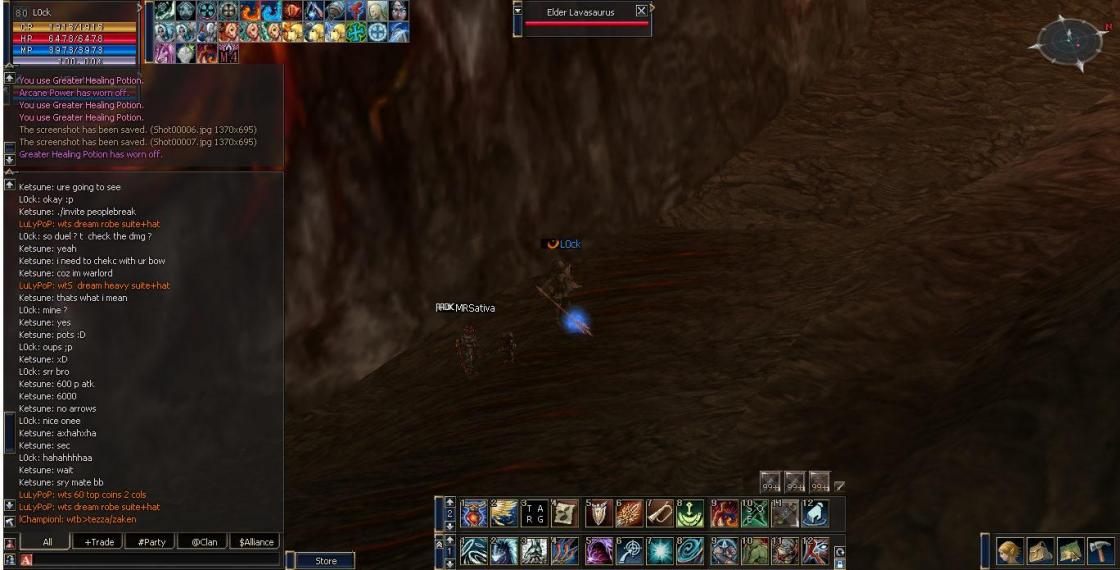
Task: Toggle the hotbar lock padlock icon
Action: [x=840, y=565]
